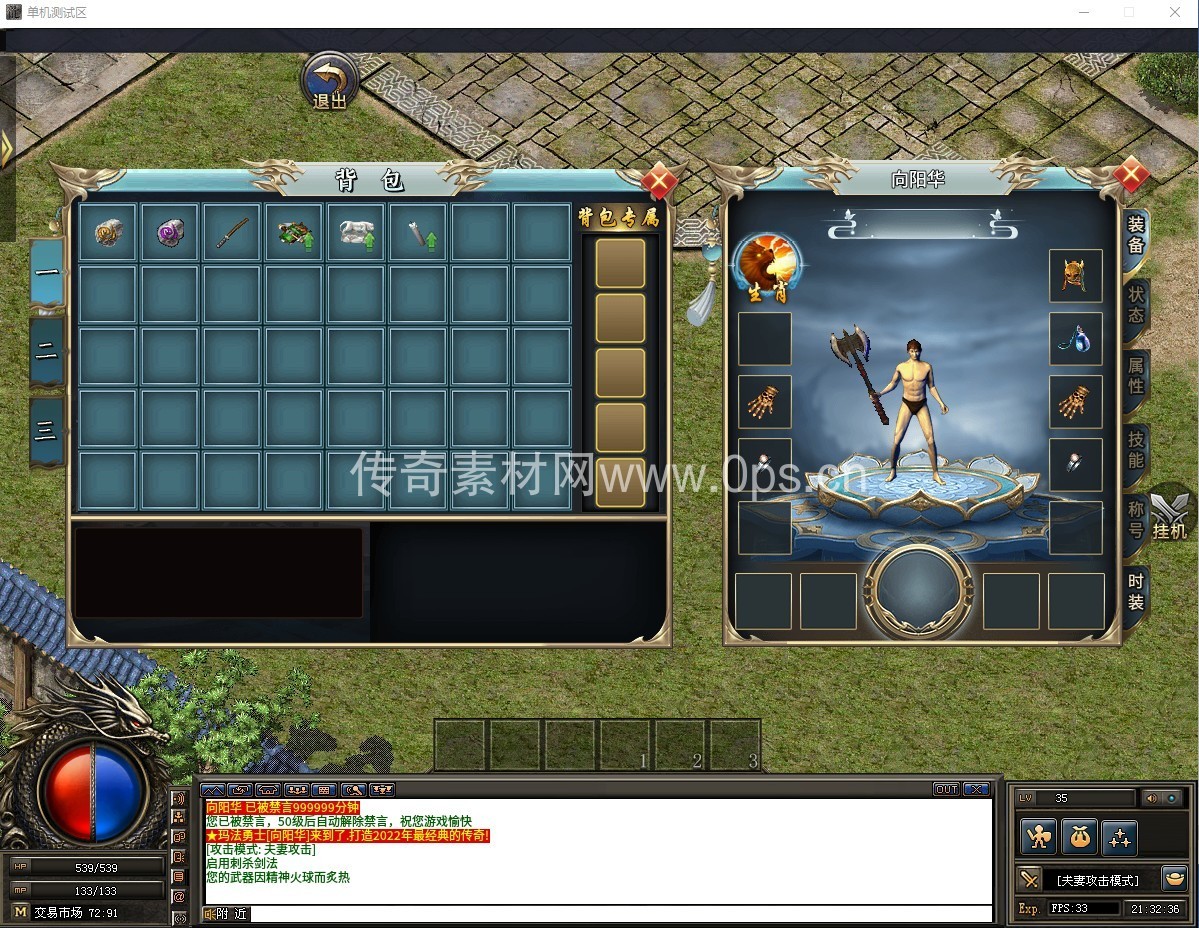Select the equipped blue necklace slot
Image resolution: width=1199 pixels, height=928 pixels.
click(x=1075, y=339)
